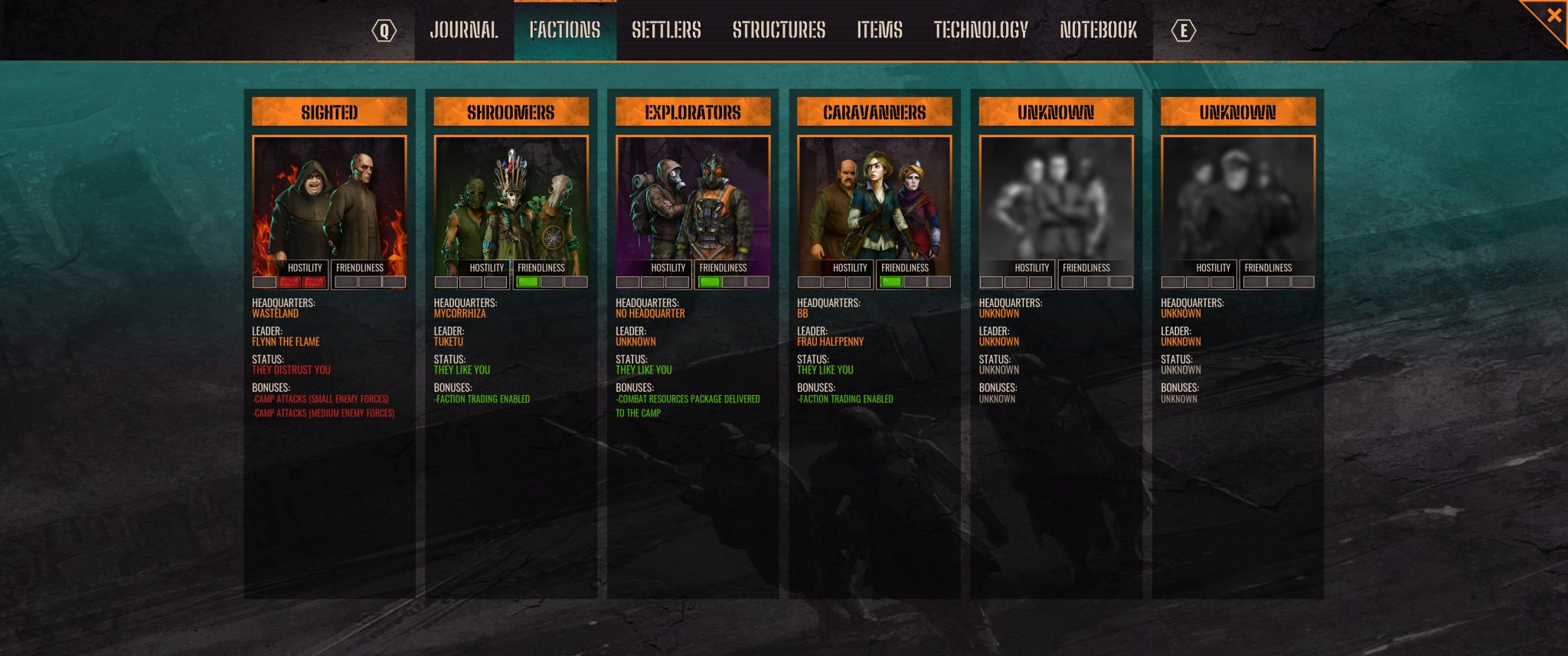Pick the Caravanners faction portrait

[x=874, y=199]
